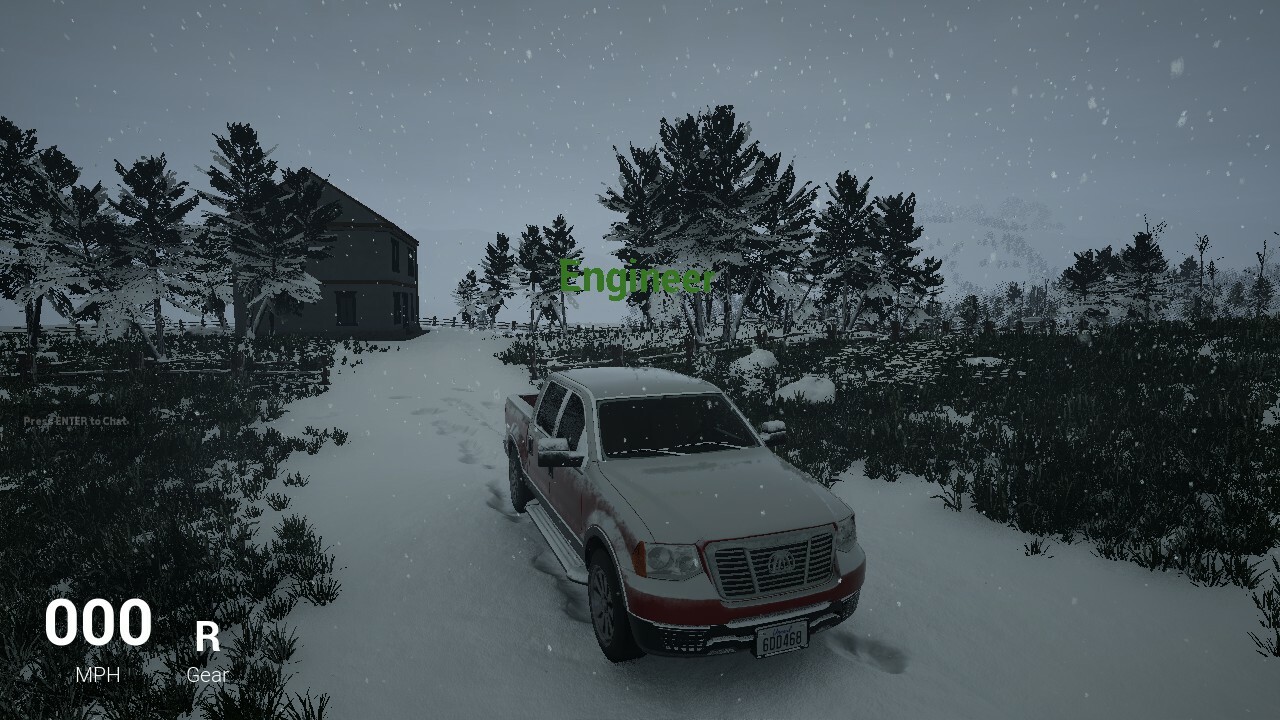Image resolution: width=1280 pixels, height=720 pixels.
Task: Click the green Engineer player nametag
Action: (x=639, y=277)
